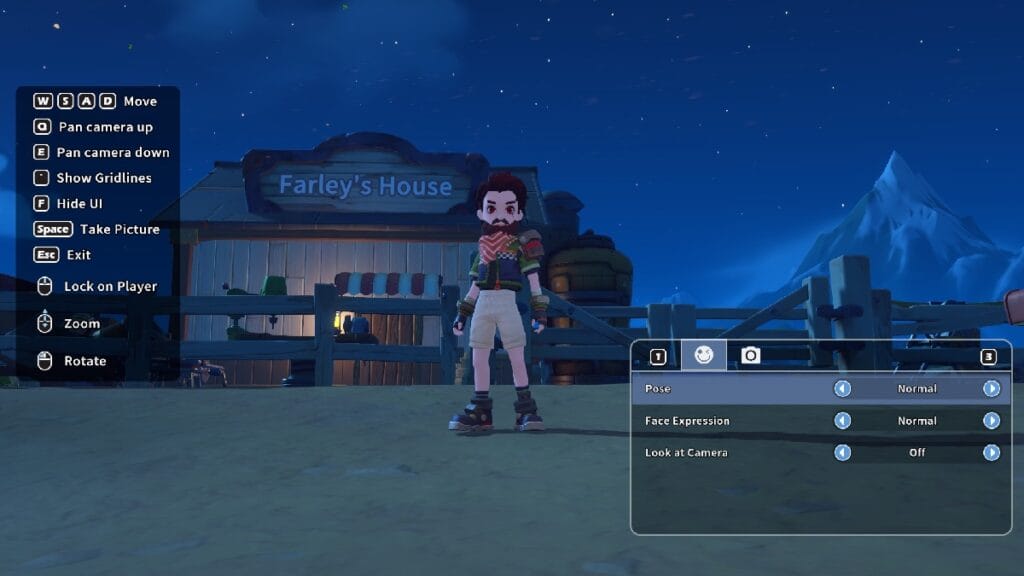Image resolution: width=1024 pixels, height=576 pixels.
Task: Switch to the camera settings tab
Action: pyautogui.click(x=750, y=355)
